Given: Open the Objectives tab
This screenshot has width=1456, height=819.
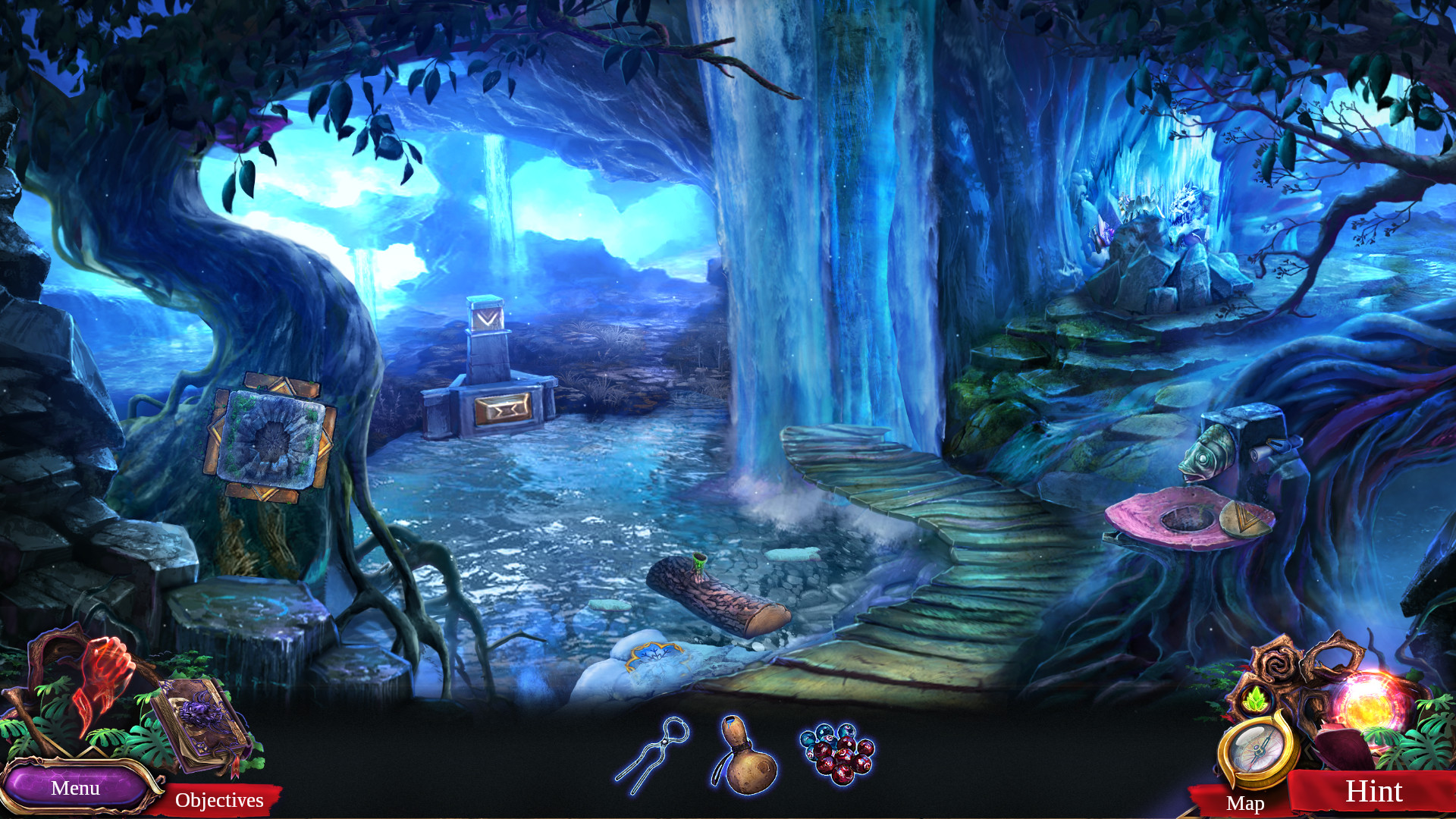Looking at the screenshot, I should [220, 800].
